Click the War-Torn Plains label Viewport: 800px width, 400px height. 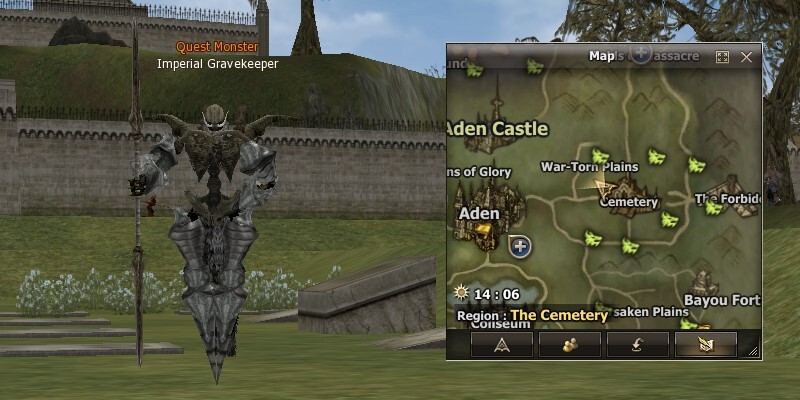tap(589, 166)
